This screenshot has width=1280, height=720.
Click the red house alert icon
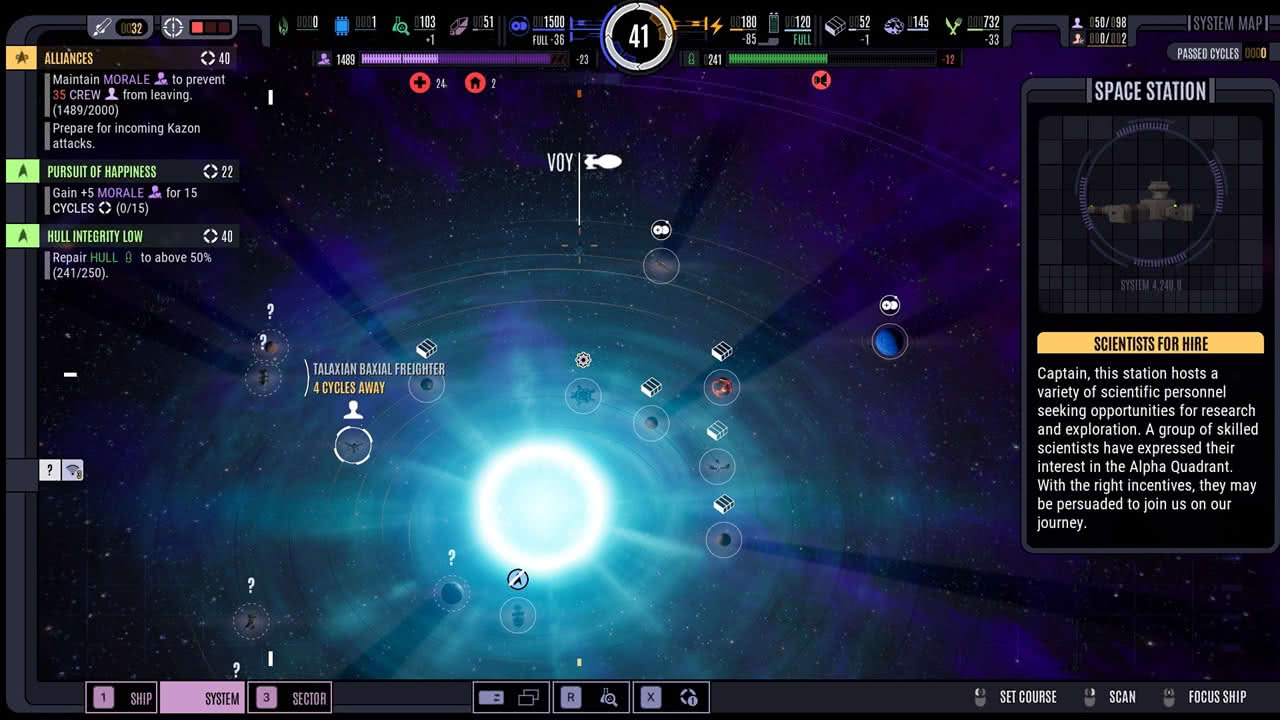click(475, 83)
